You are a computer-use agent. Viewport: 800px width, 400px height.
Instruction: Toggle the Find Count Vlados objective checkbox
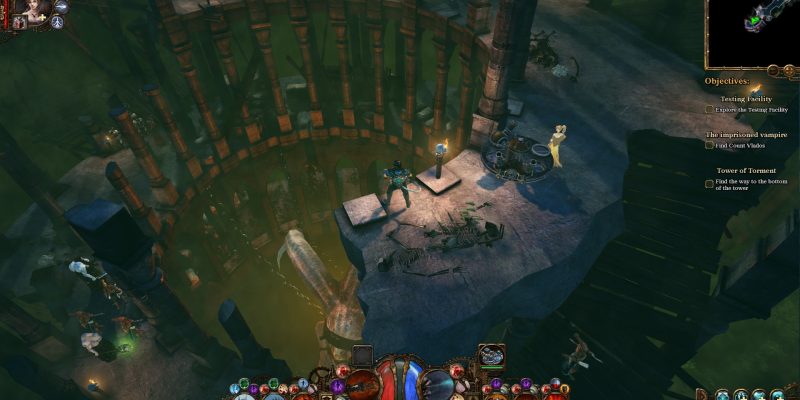[710, 145]
